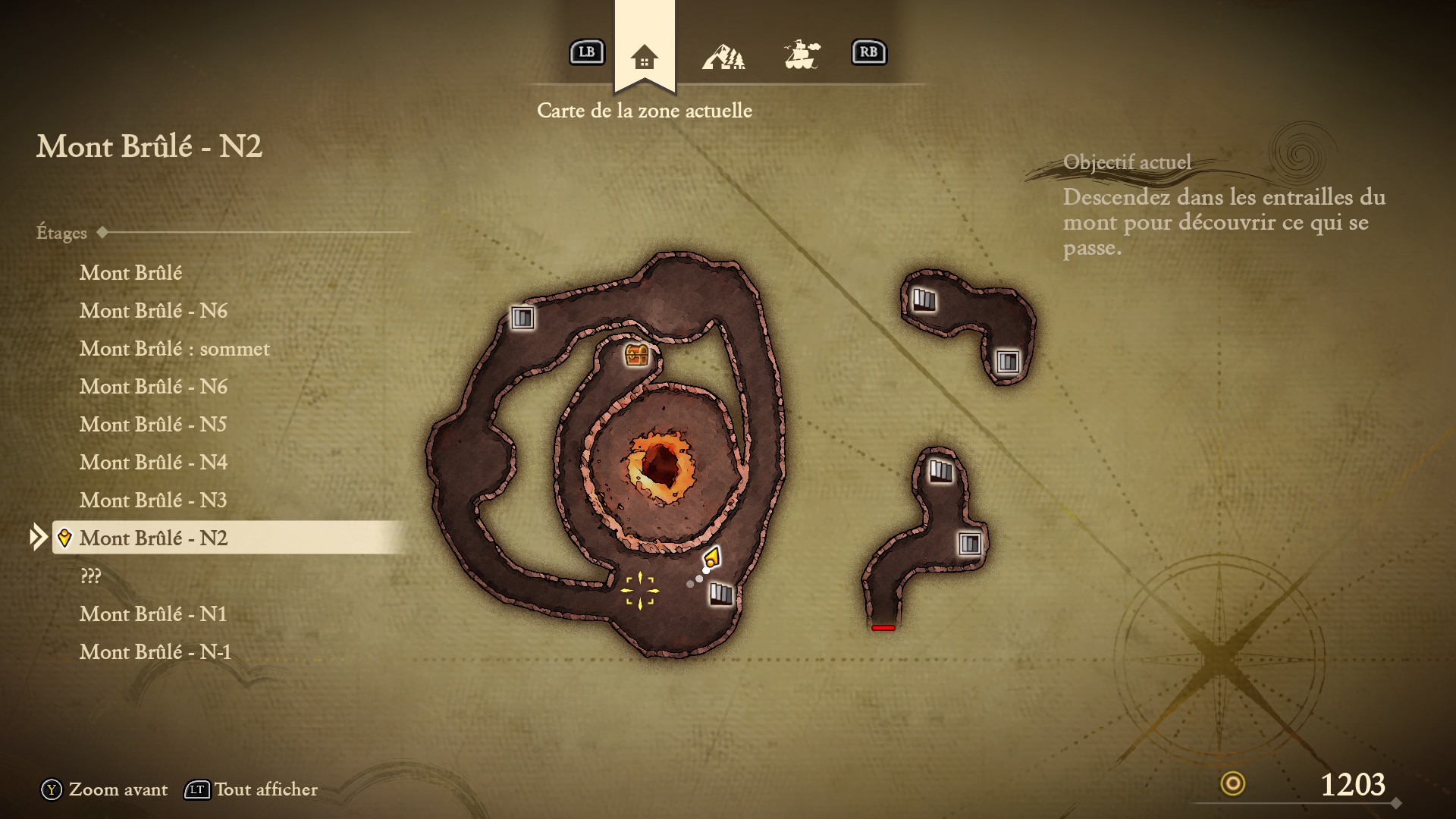Click the red exit marker on the map
The width and height of the screenshot is (1456, 819).
point(883,628)
